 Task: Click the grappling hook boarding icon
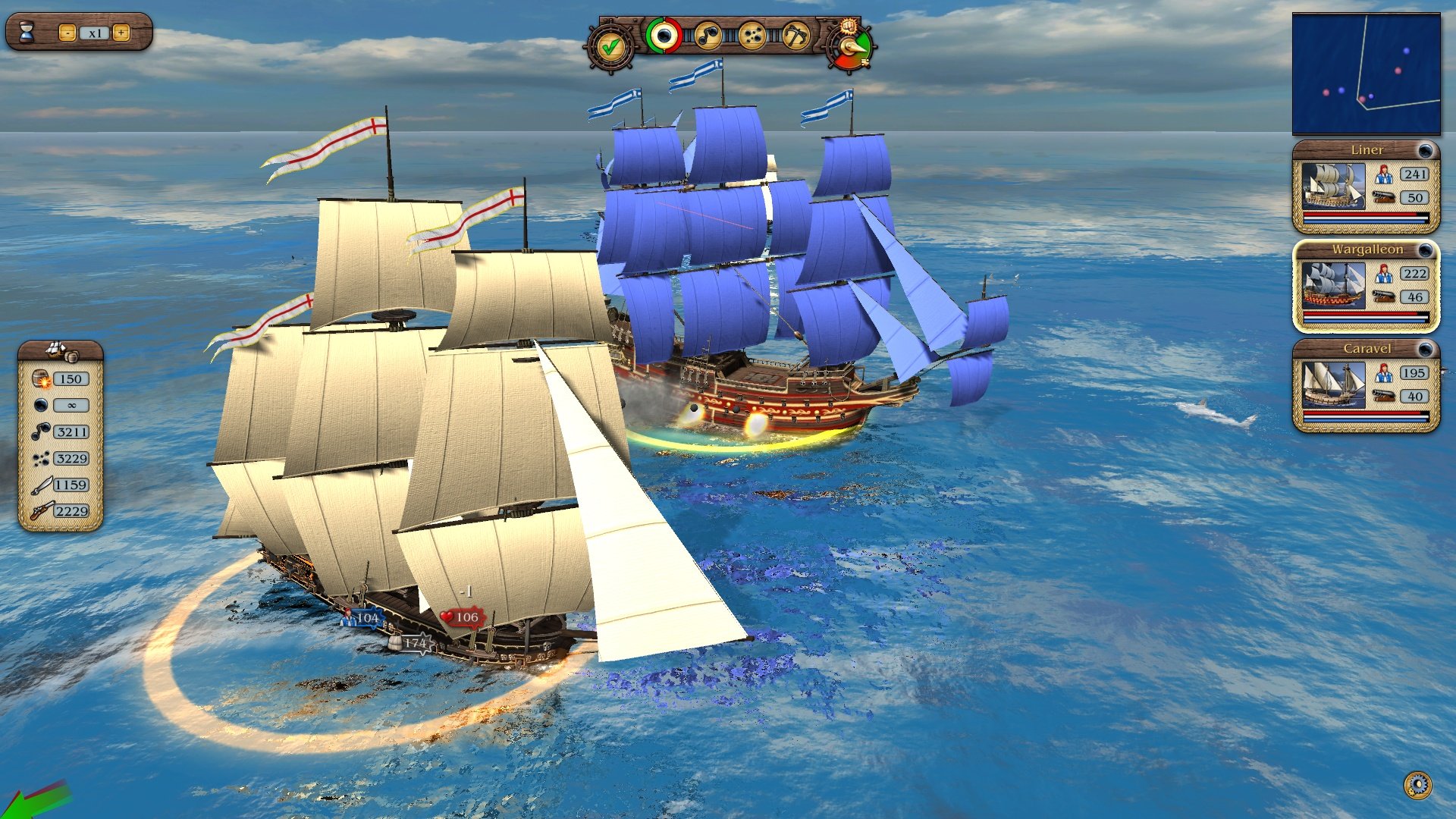[x=795, y=36]
